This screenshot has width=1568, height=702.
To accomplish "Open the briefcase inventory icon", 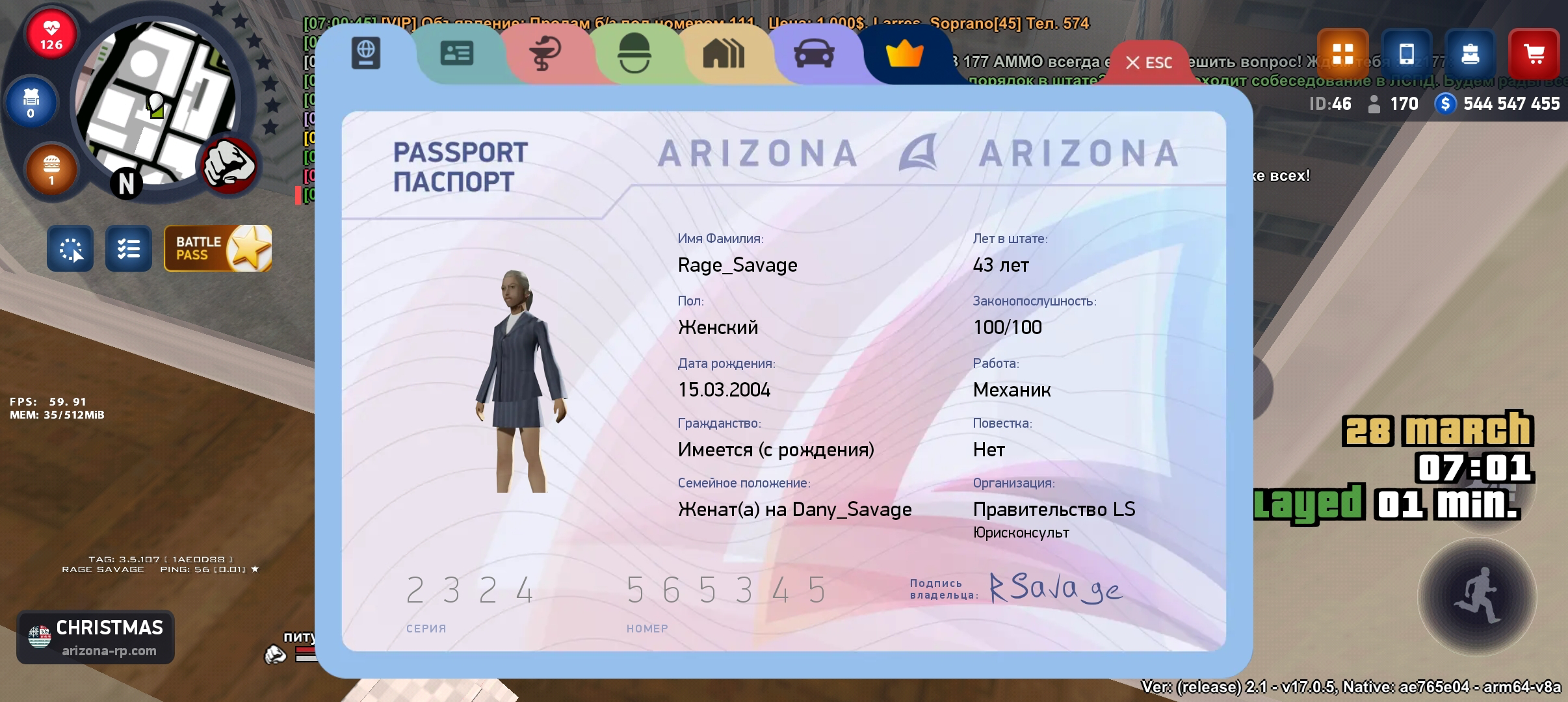I will pyautogui.click(x=1470, y=54).
